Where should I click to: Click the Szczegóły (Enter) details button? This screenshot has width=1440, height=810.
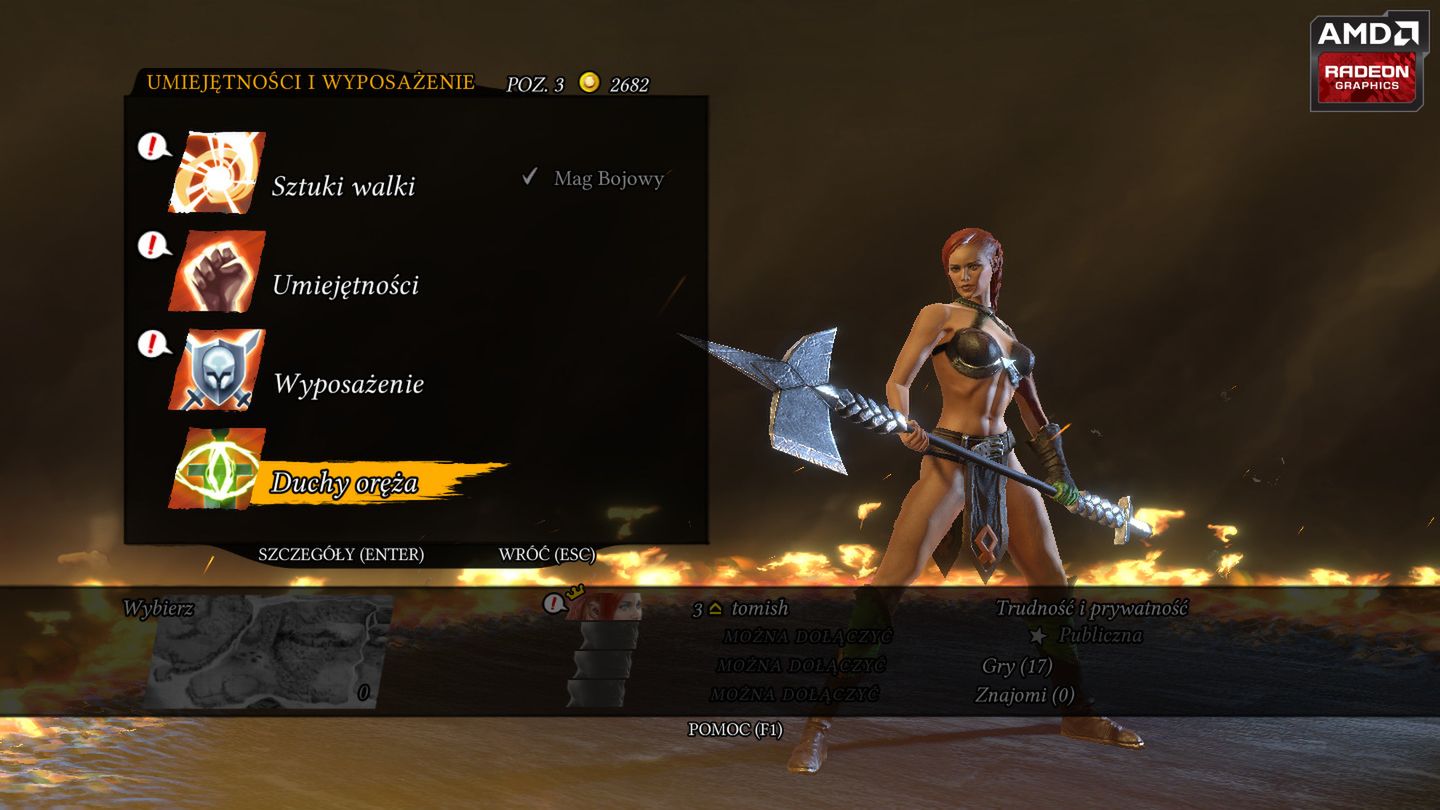(x=341, y=554)
